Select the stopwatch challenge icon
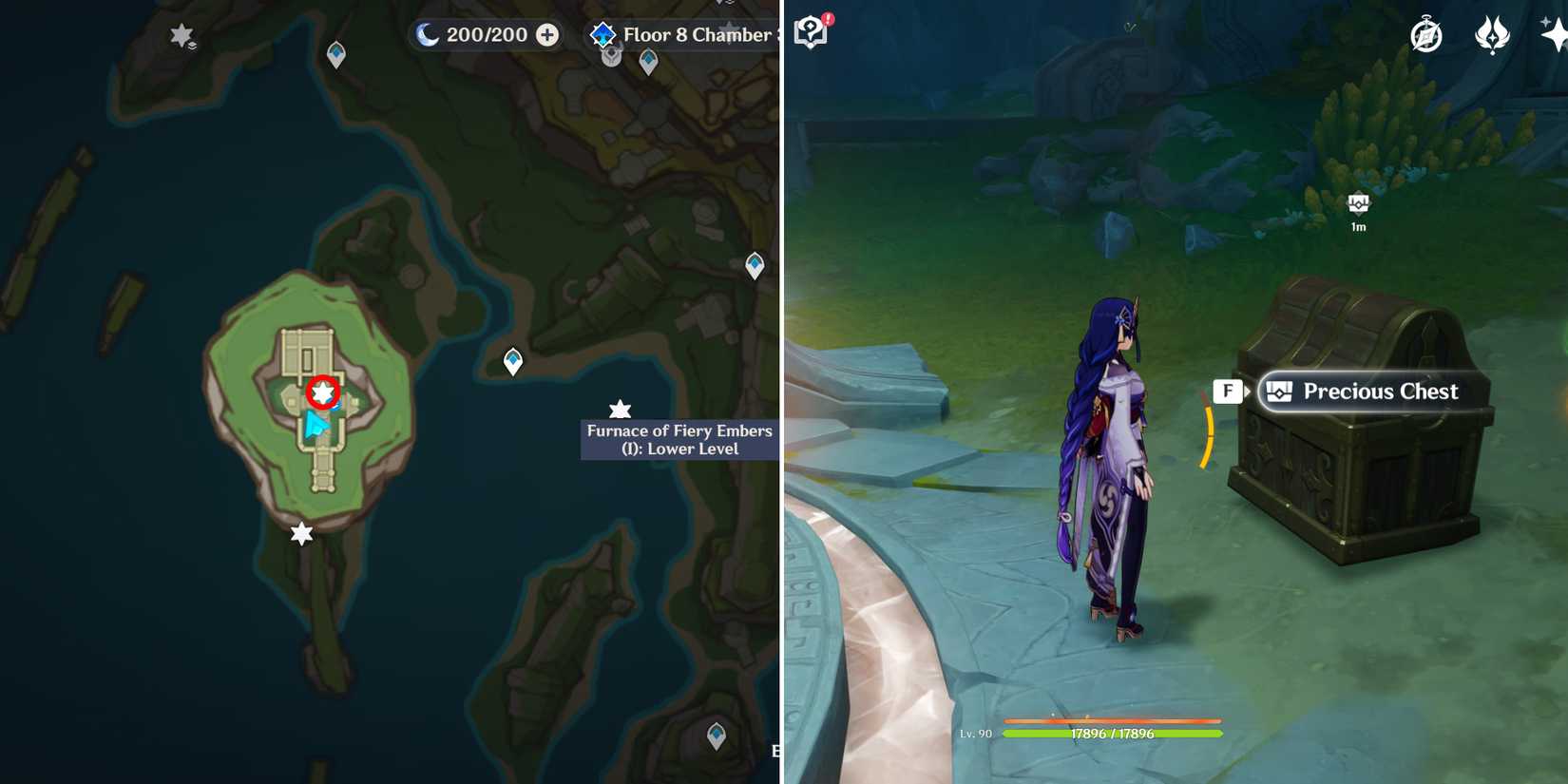 click(1426, 31)
